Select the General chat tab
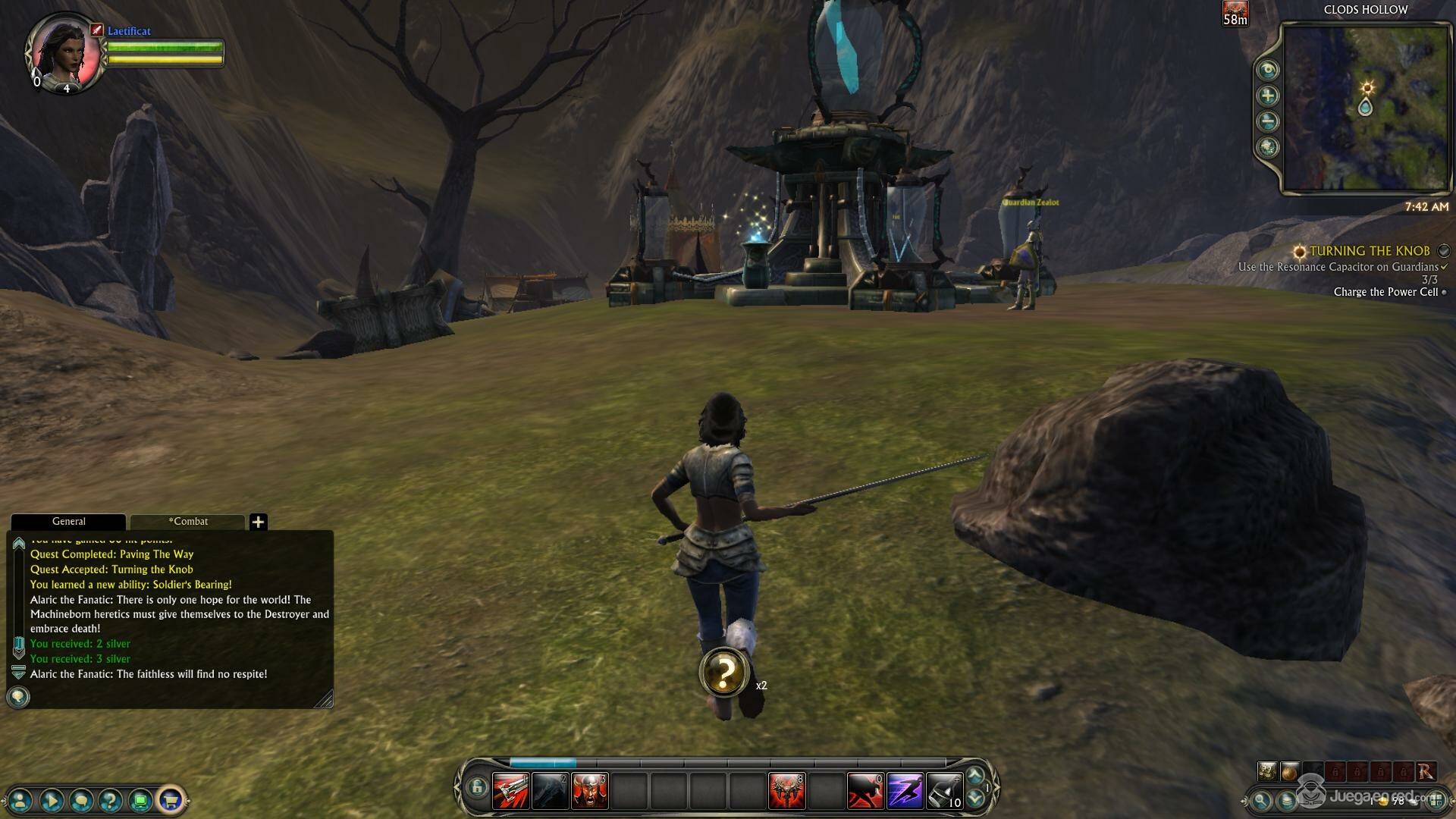1456x819 pixels. click(x=68, y=521)
